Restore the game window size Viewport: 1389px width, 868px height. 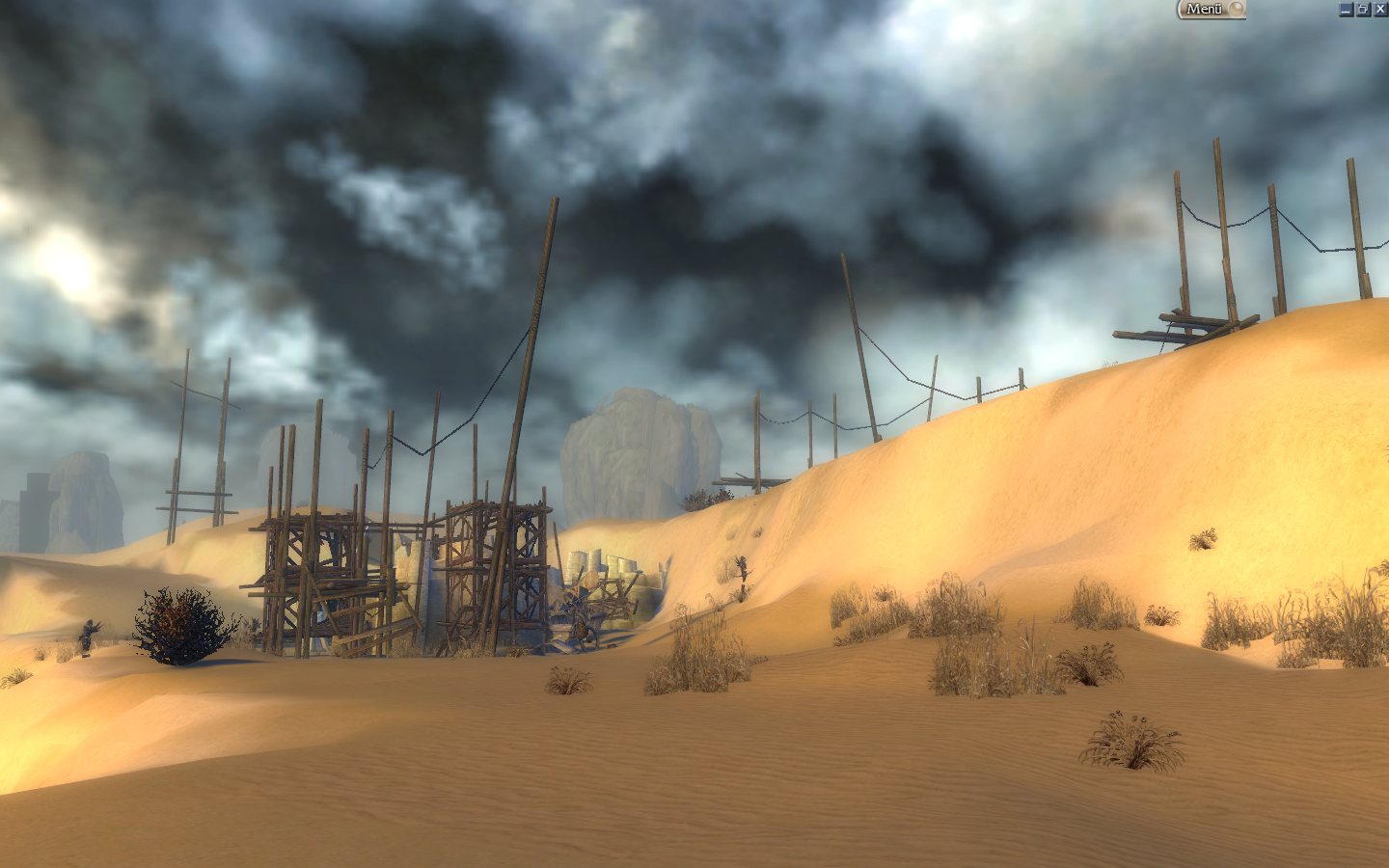point(1363,10)
